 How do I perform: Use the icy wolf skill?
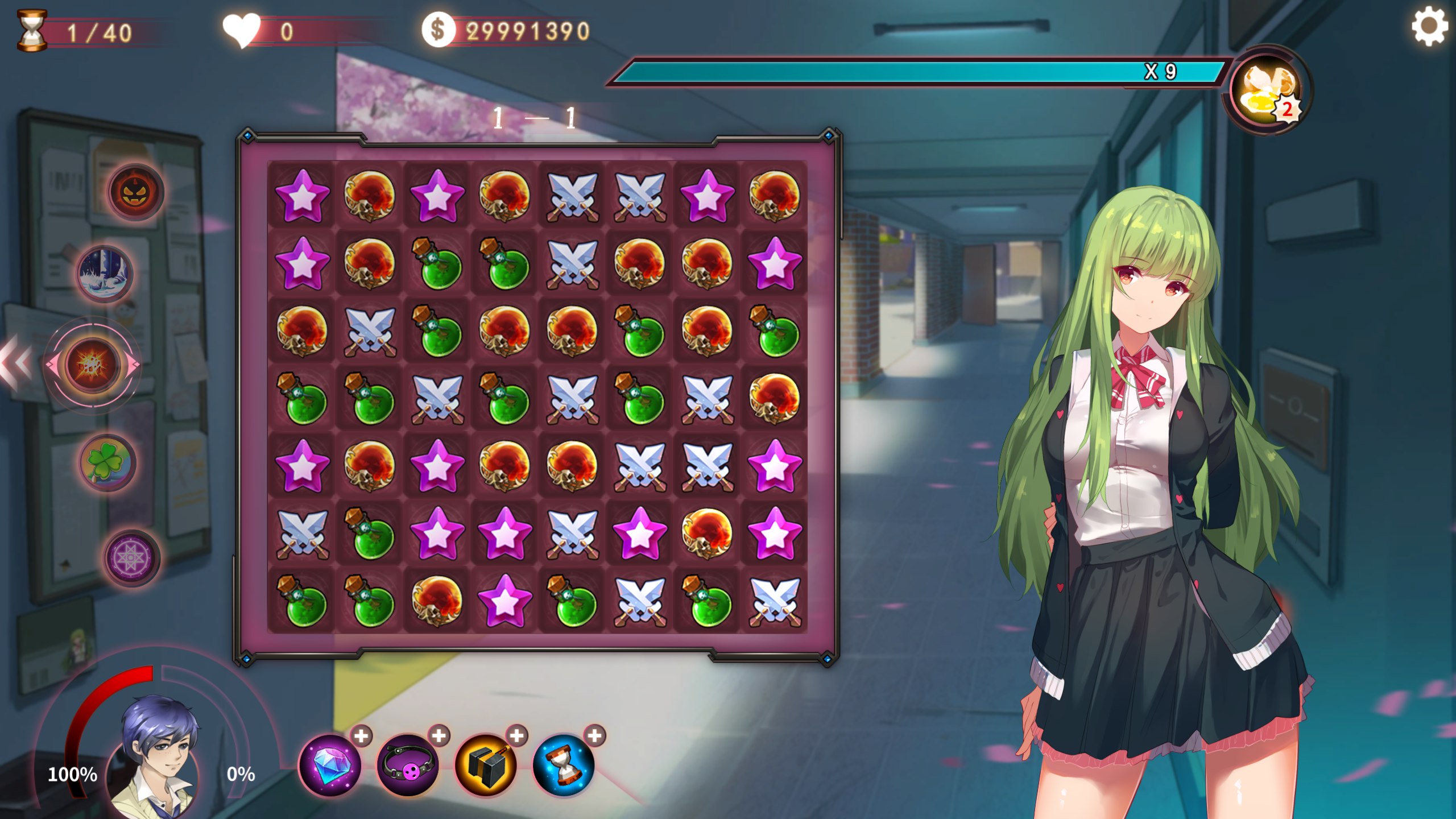click(105, 275)
